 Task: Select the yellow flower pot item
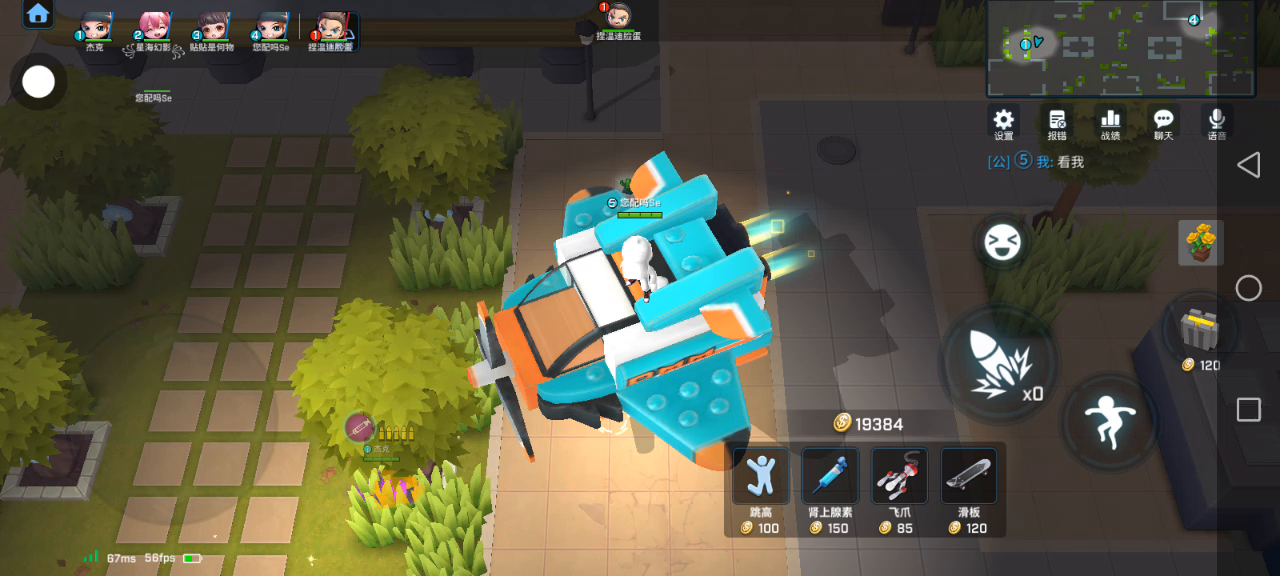[x=1200, y=242]
